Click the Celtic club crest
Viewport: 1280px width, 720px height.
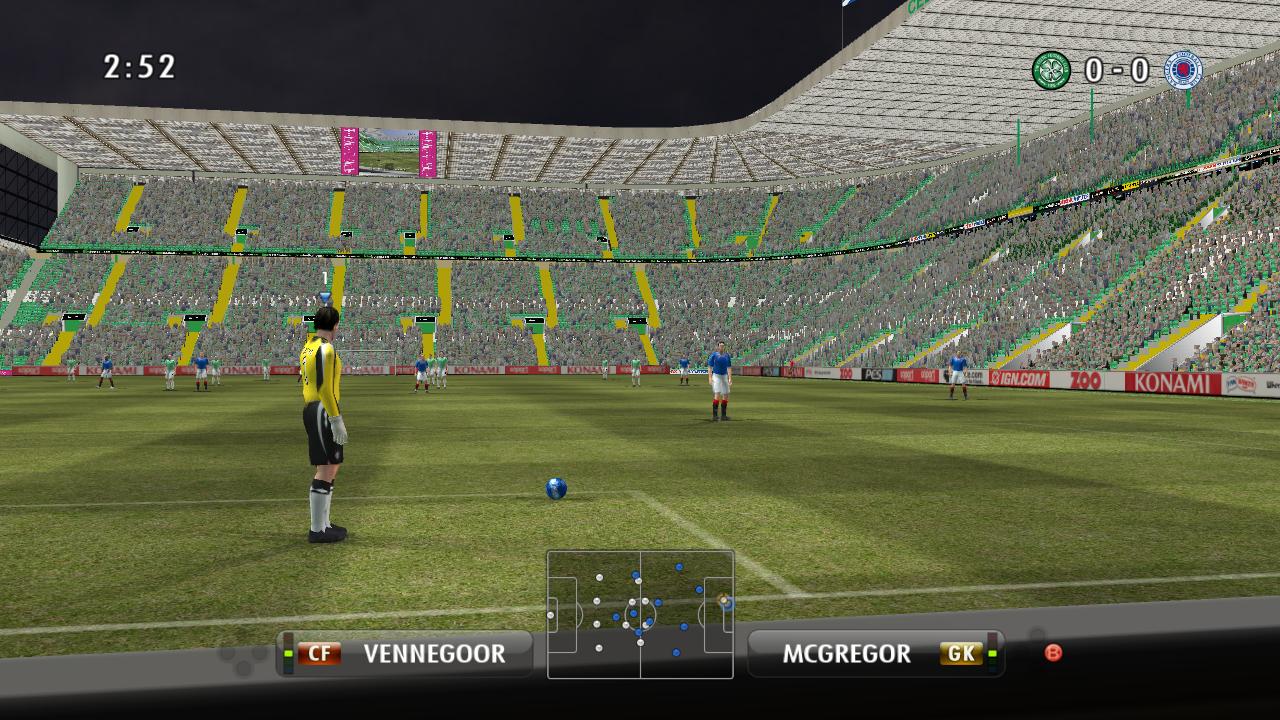coord(1051,70)
